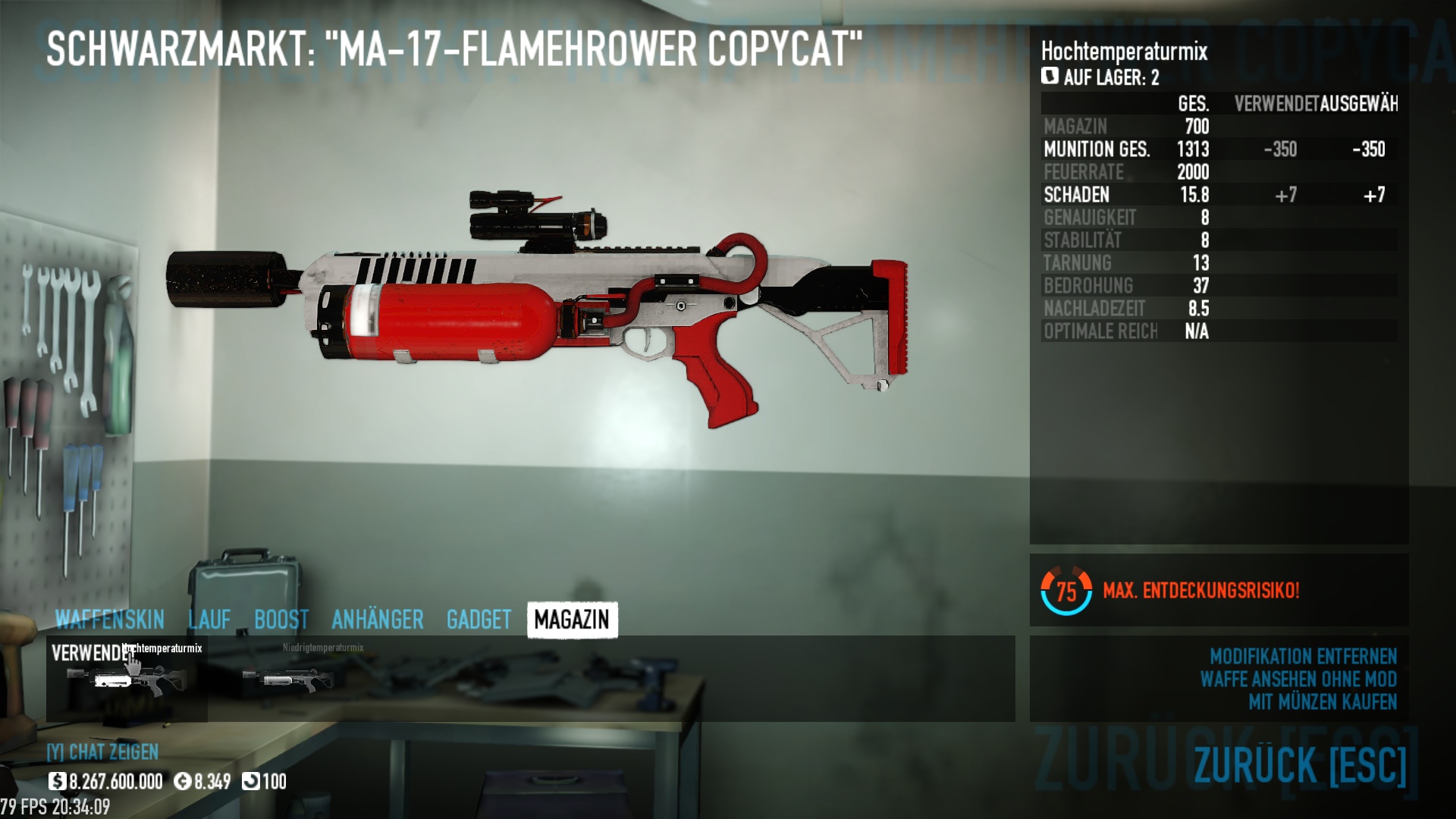This screenshot has height=819, width=1456.
Task: Click Mit Münzen kaufen
Action: [1323, 702]
